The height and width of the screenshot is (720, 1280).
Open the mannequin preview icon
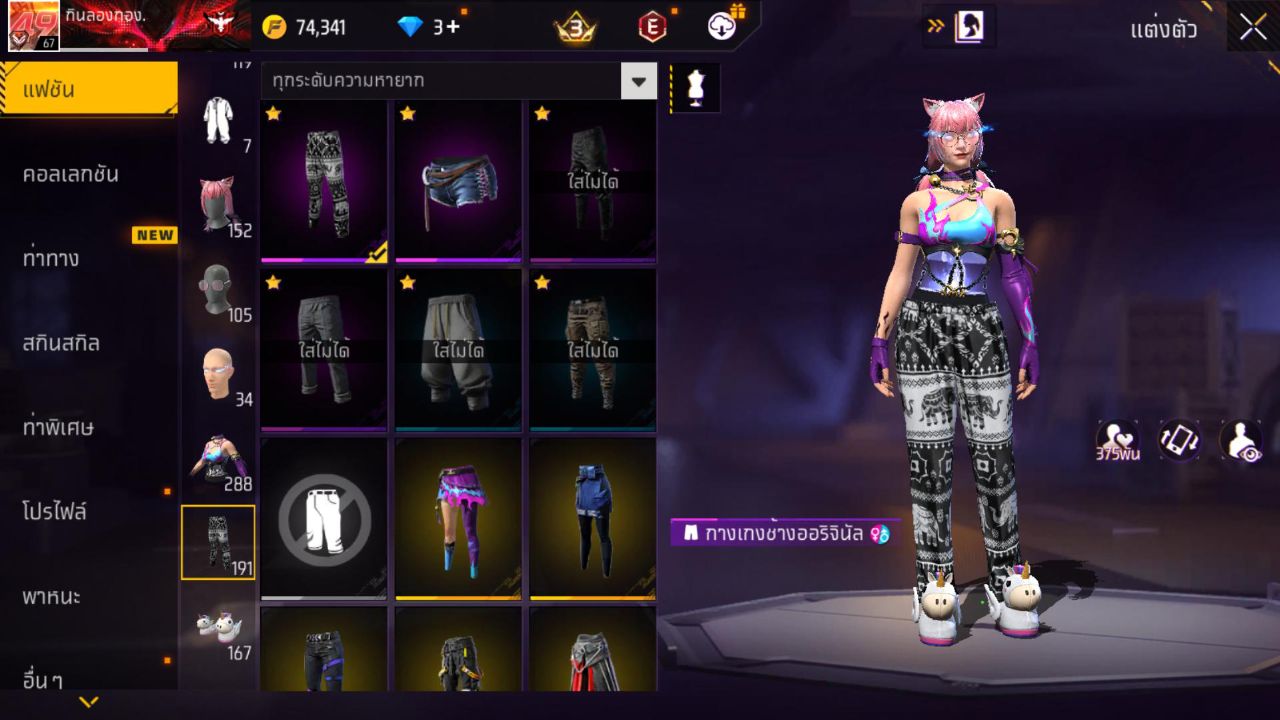click(x=694, y=87)
